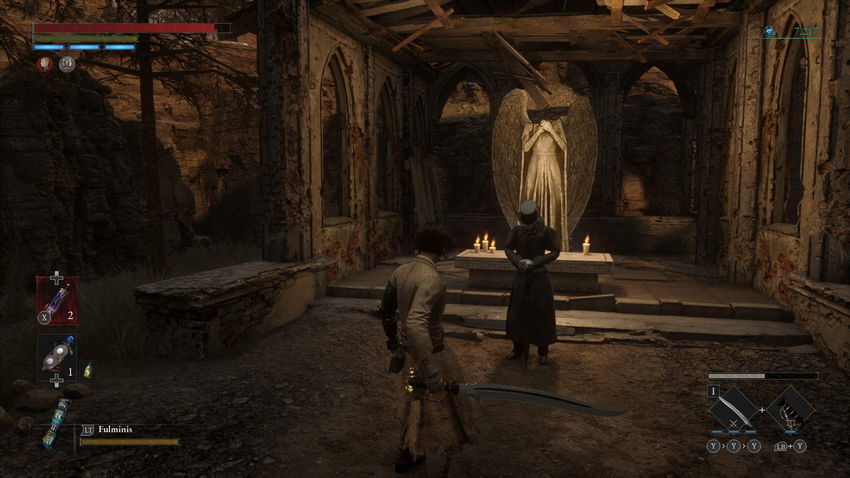Click the red face status icon
Viewport: 850px width, 478px height.
[x=46, y=64]
